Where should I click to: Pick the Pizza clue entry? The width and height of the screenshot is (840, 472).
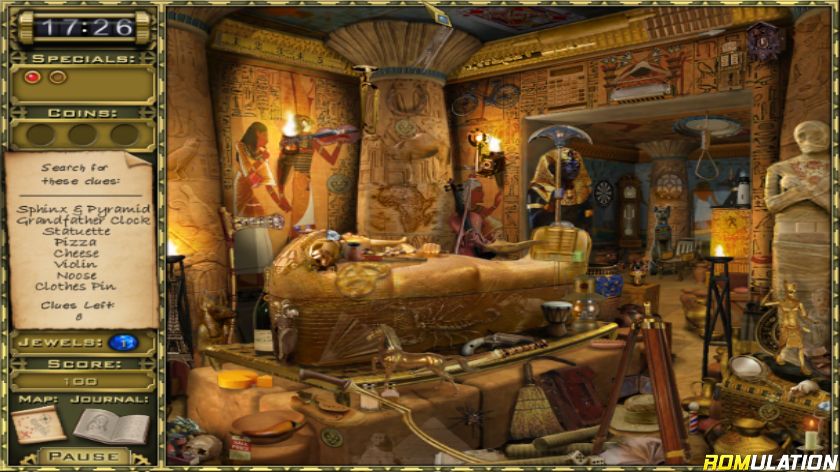[x=76, y=242]
